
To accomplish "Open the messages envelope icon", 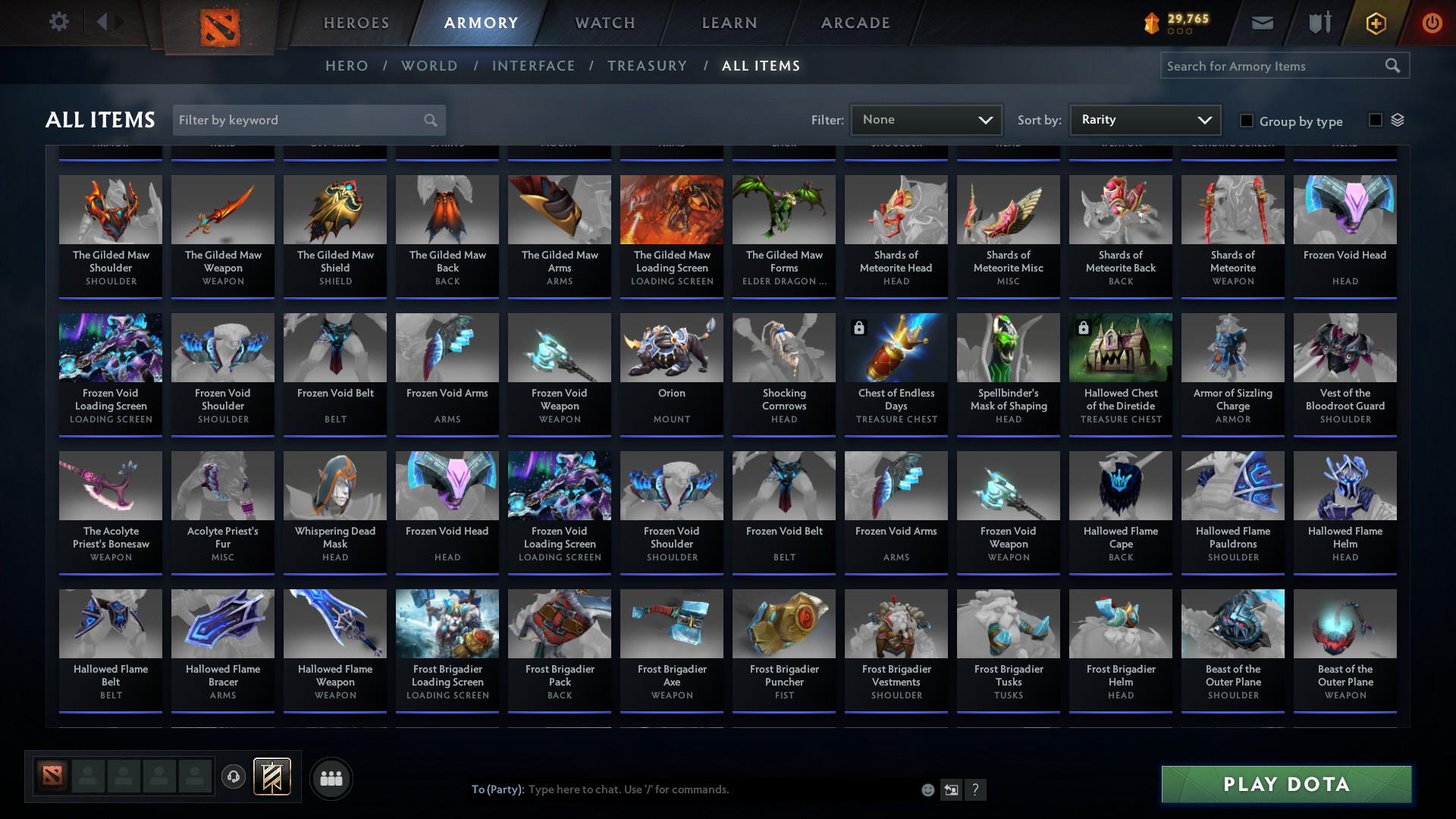I will click(1261, 23).
